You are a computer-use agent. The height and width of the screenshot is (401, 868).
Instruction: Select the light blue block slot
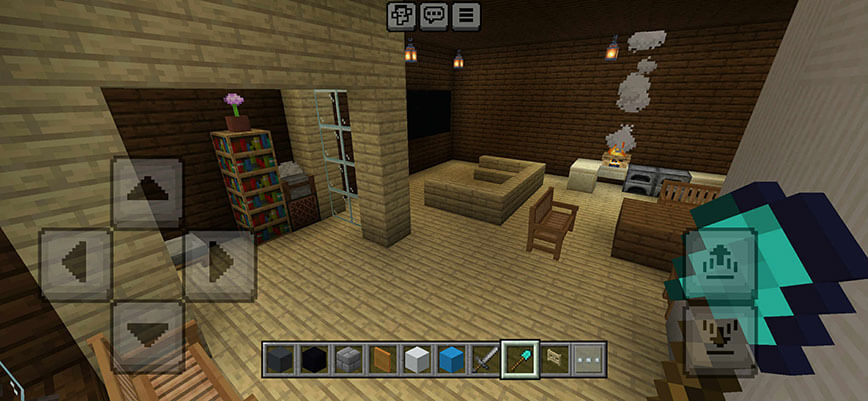[450, 358]
